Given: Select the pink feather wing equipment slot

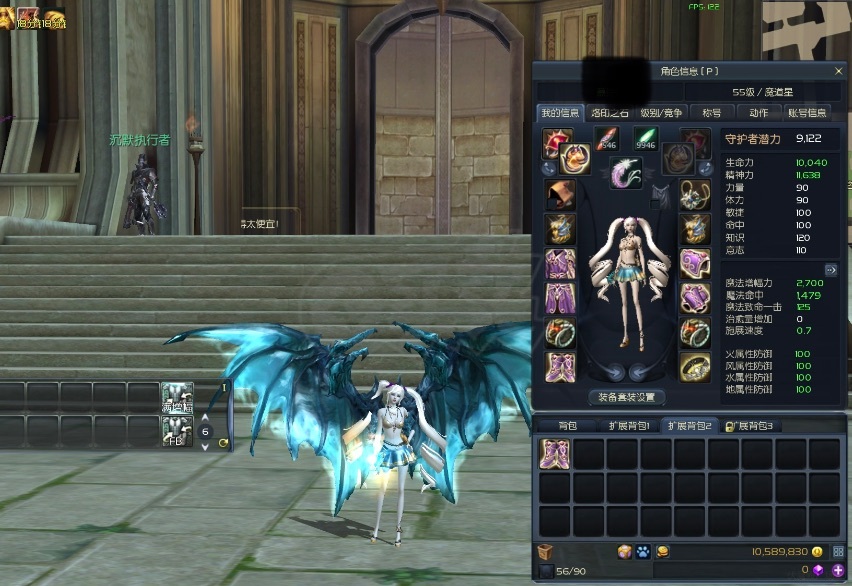Looking at the screenshot, I should point(626,173).
